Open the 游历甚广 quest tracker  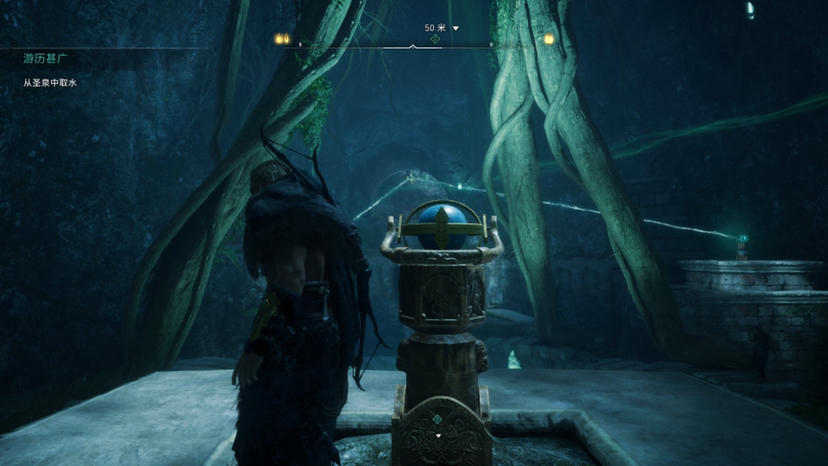pos(43,59)
